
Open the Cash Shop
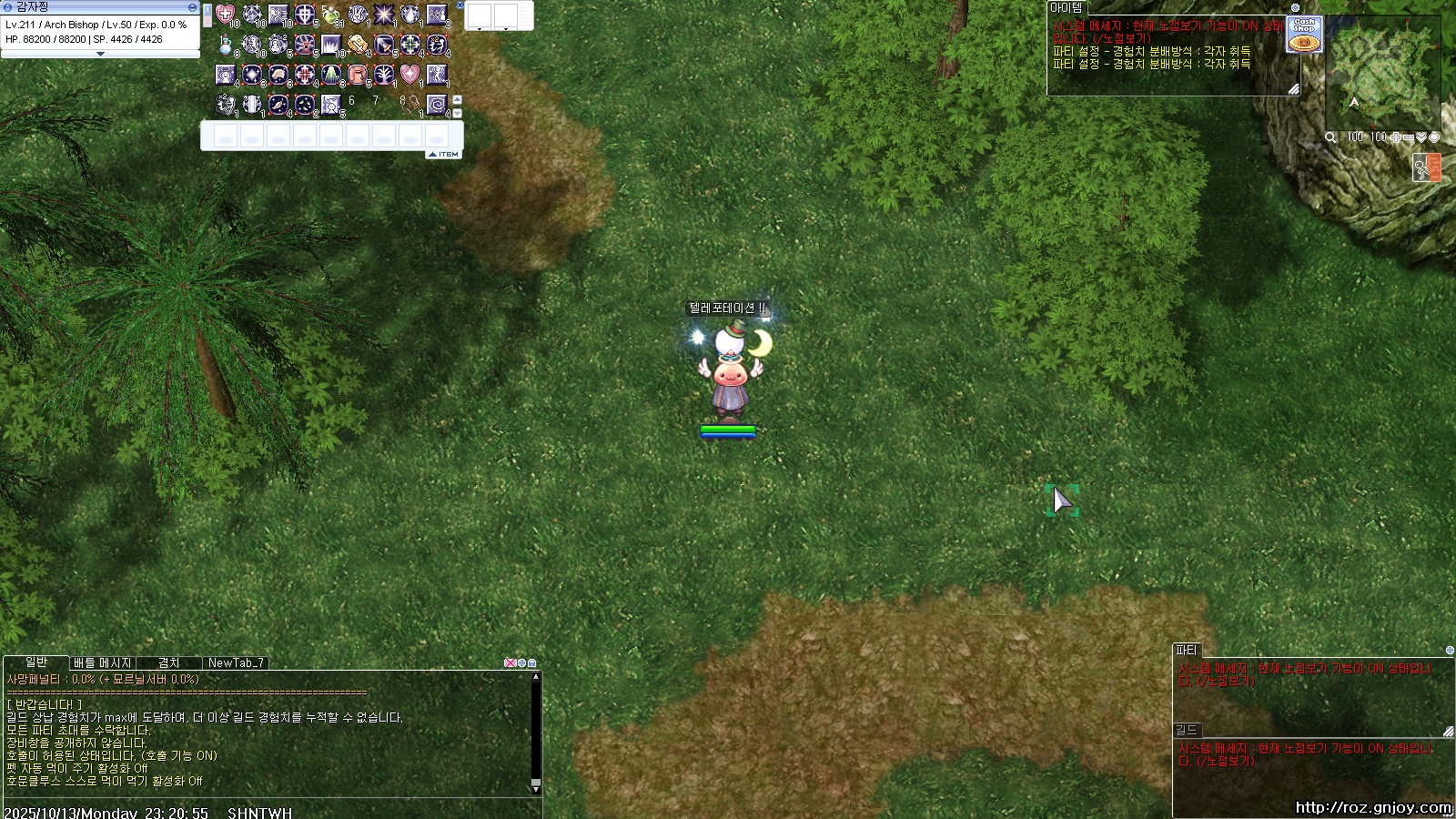[x=1304, y=35]
